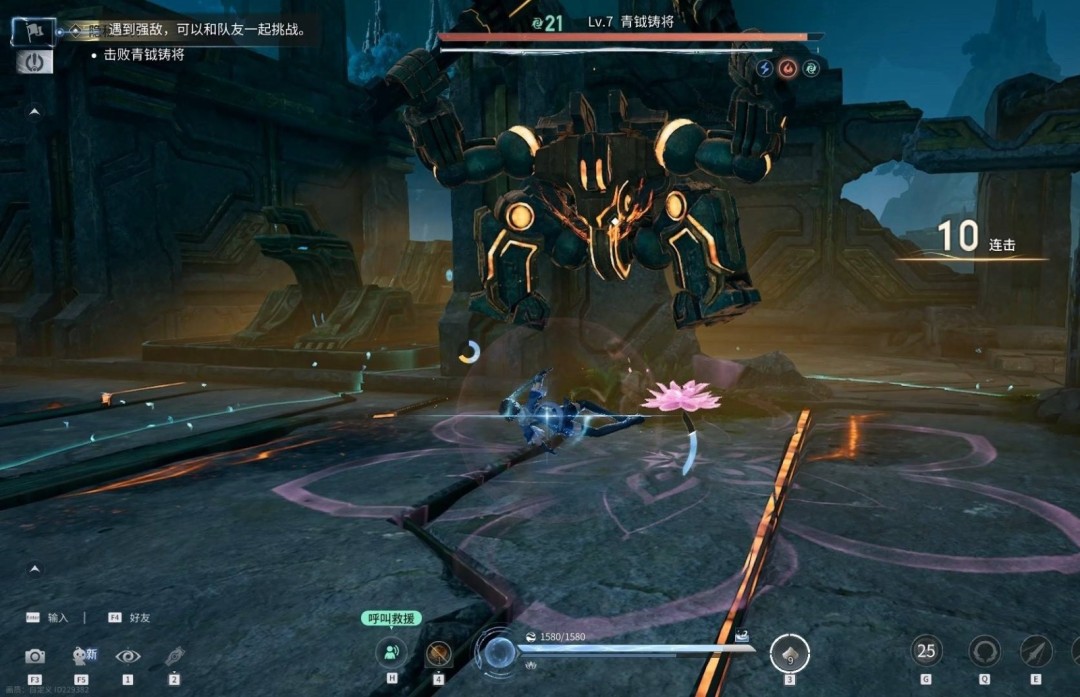Open the camera photo mode icon
1080x697 pixels.
click(35, 656)
